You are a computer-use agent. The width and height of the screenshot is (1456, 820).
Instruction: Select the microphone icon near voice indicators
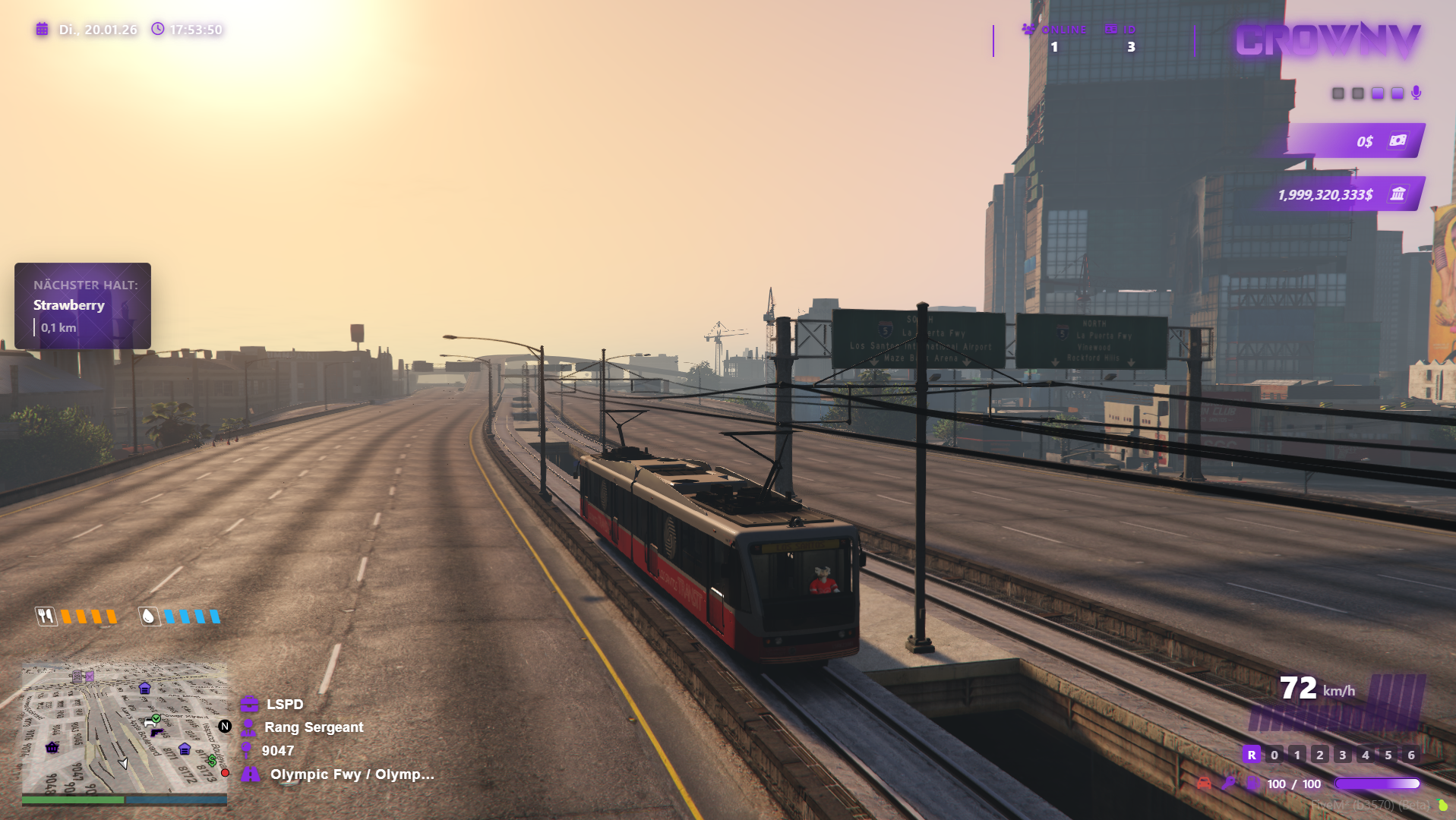(1417, 93)
